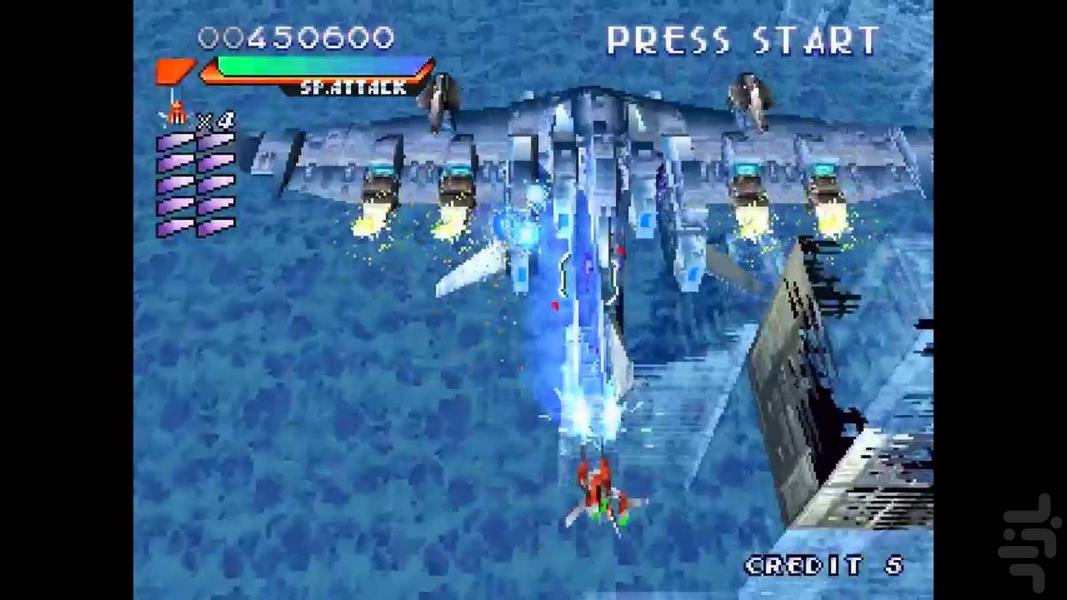
Task: Select the orange emblem beside the SP.ATTACK gauge
Action: tap(174, 72)
